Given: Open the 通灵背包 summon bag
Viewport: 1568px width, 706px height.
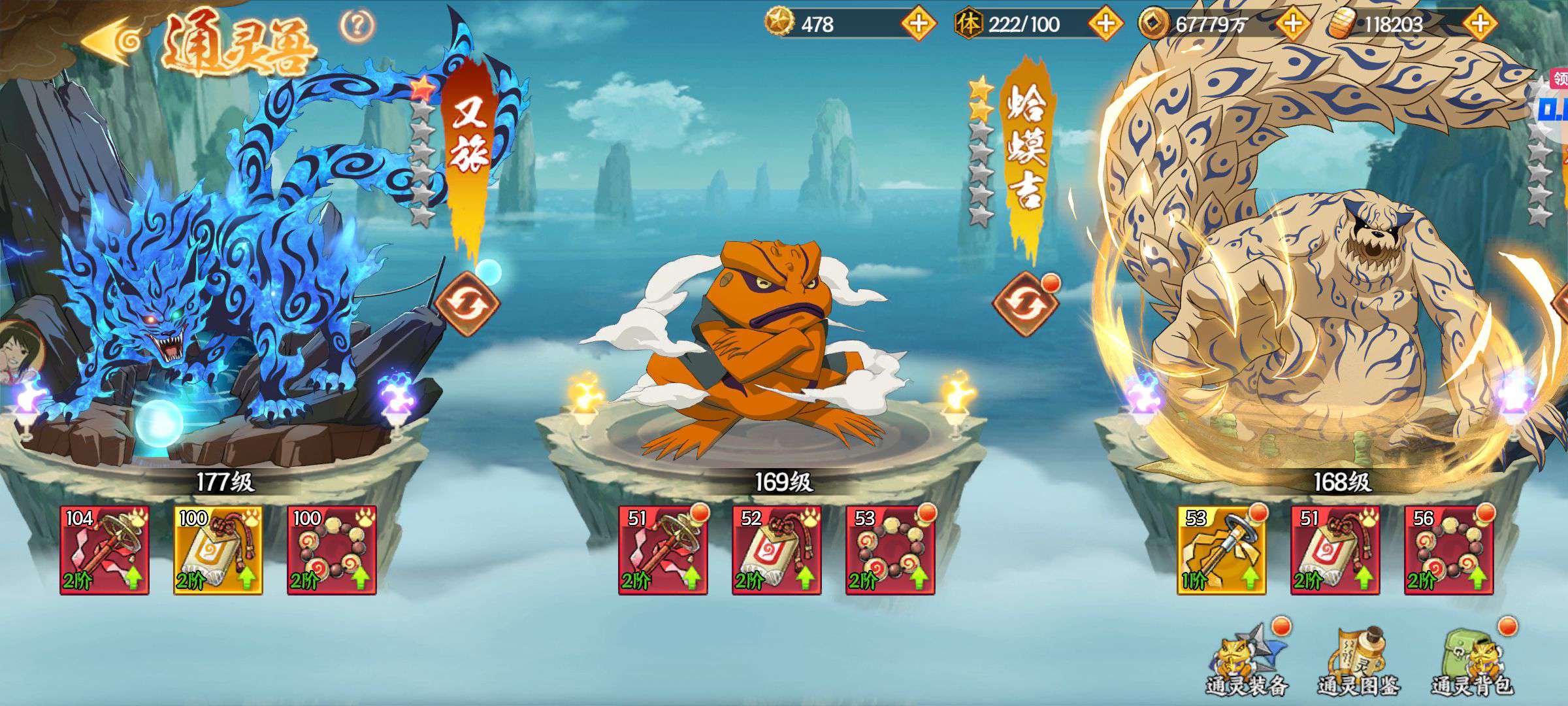Looking at the screenshot, I should click(1473, 660).
